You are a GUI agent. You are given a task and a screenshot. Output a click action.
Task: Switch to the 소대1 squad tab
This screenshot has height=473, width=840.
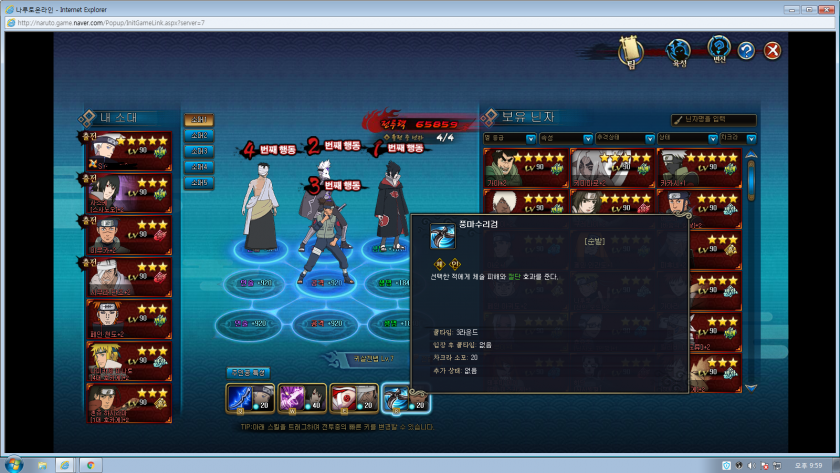click(x=198, y=120)
